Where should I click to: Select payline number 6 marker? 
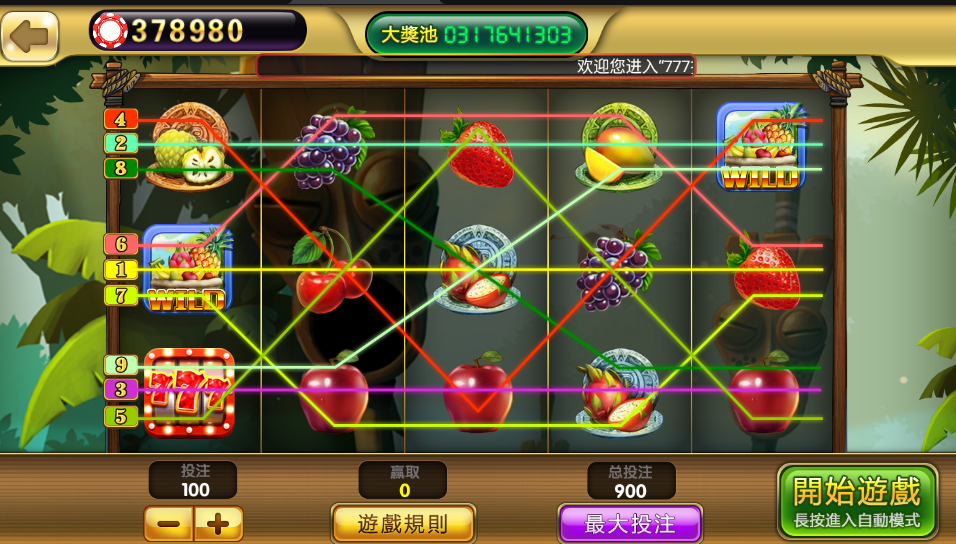120,244
